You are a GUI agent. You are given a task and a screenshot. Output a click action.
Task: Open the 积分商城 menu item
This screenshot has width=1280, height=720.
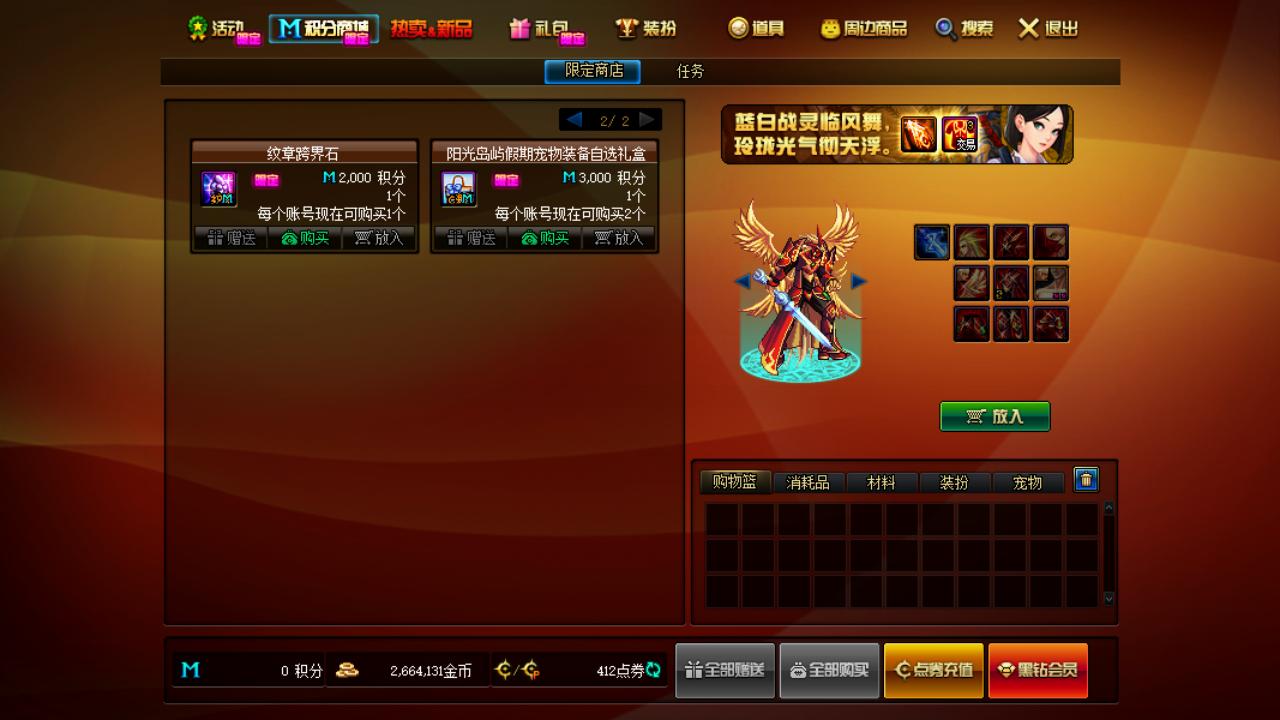click(325, 29)
